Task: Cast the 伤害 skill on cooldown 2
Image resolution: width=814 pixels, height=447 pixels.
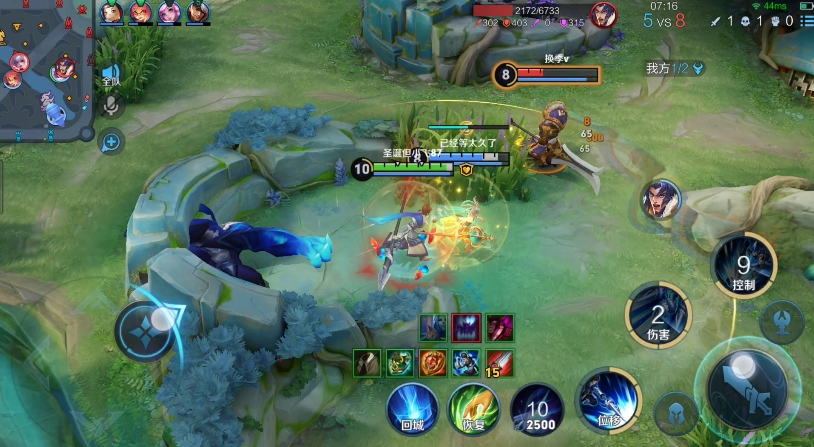Action: click(x=658, y=316)
